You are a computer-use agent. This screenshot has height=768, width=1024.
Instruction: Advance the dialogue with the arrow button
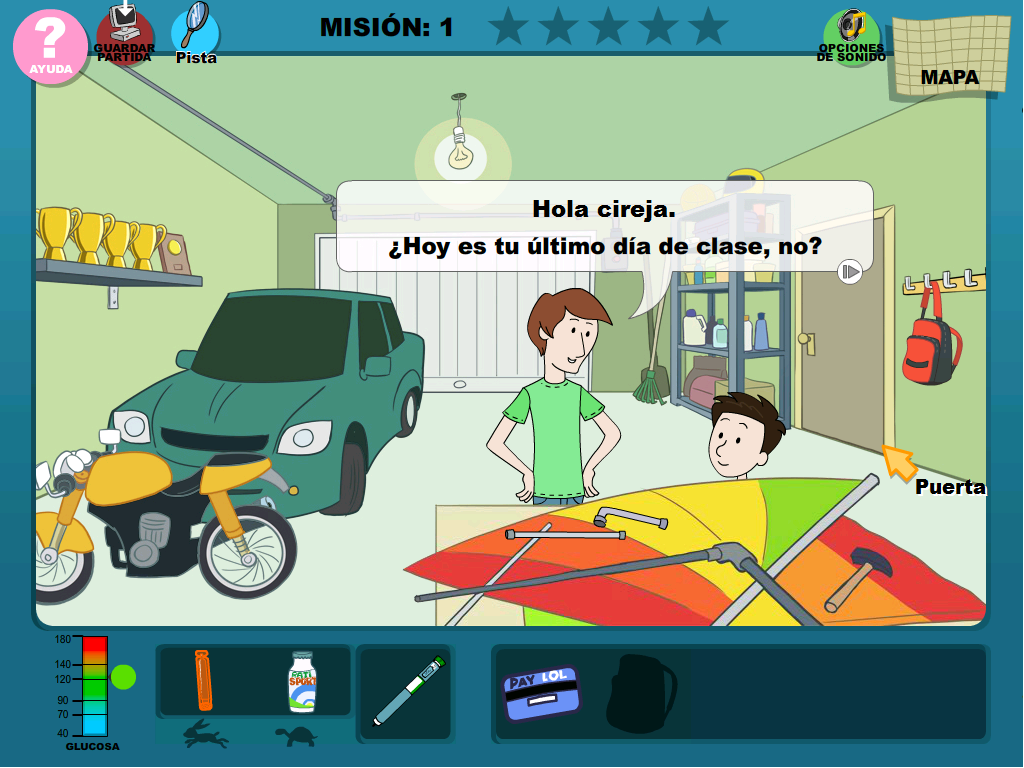click(850, 271)
